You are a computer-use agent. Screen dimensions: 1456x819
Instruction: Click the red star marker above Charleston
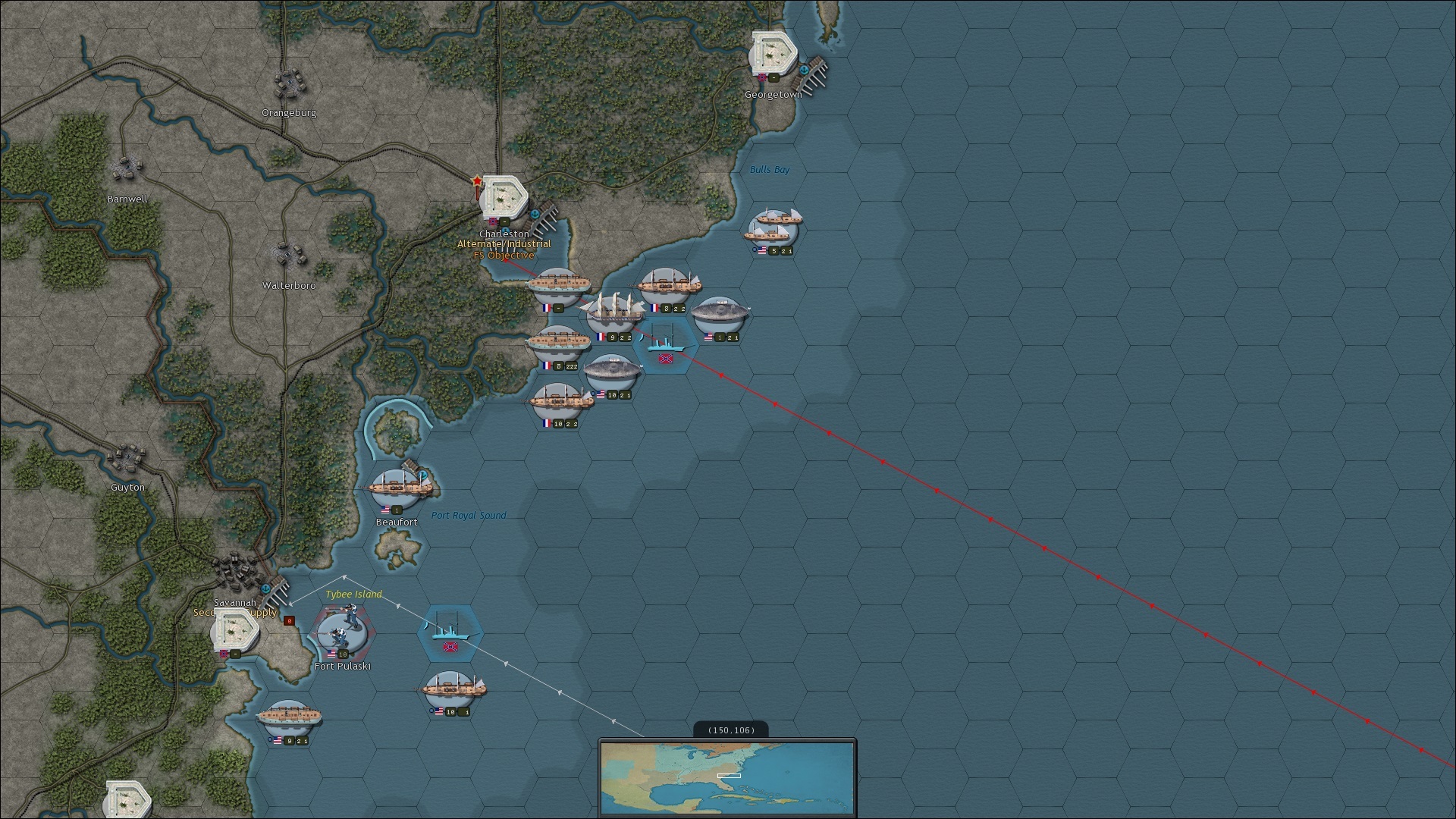pyautogui.click(x=477, y=181)
